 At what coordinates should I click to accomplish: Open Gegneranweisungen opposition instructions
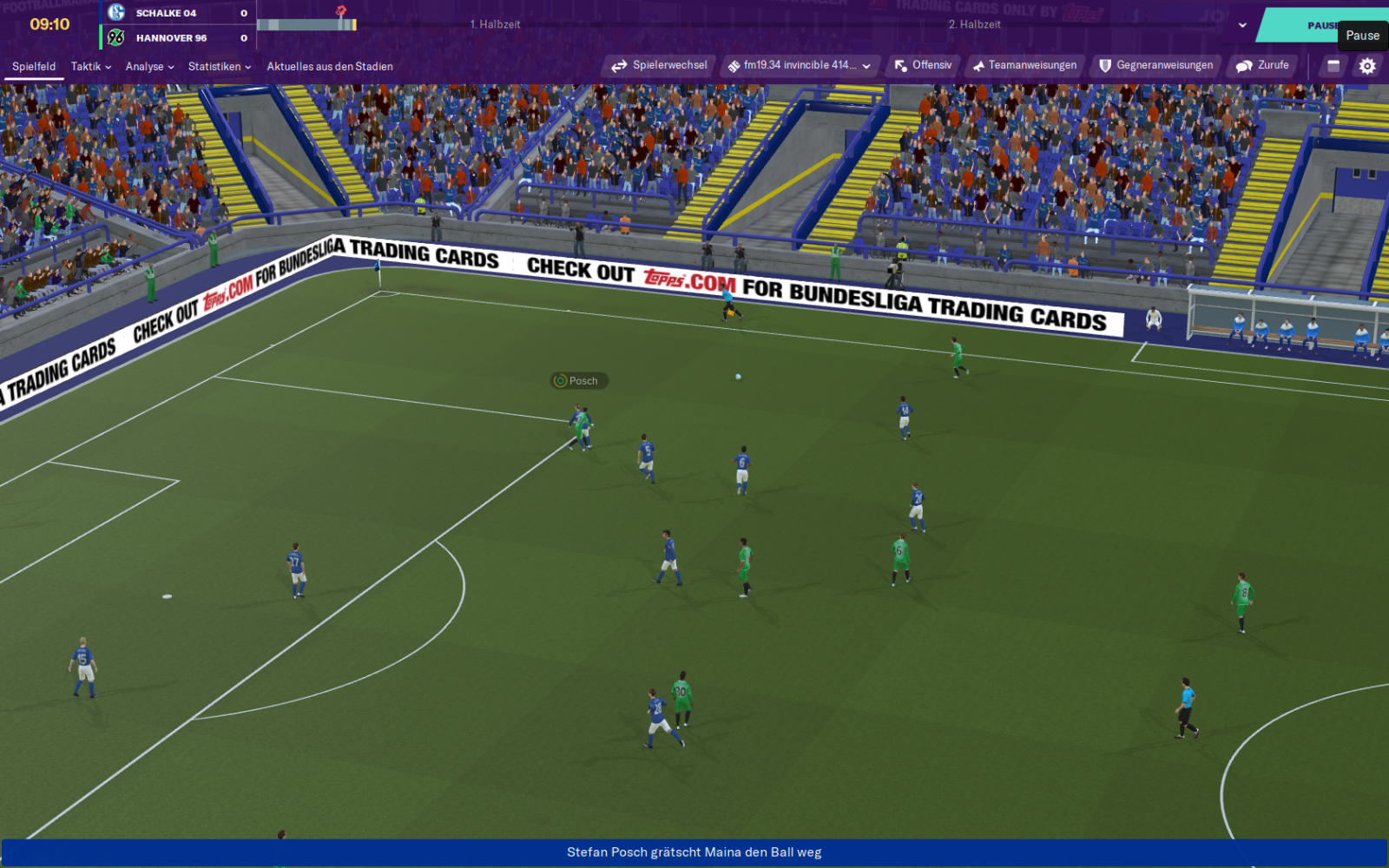pyautogui.click(x=1155, y=65)
